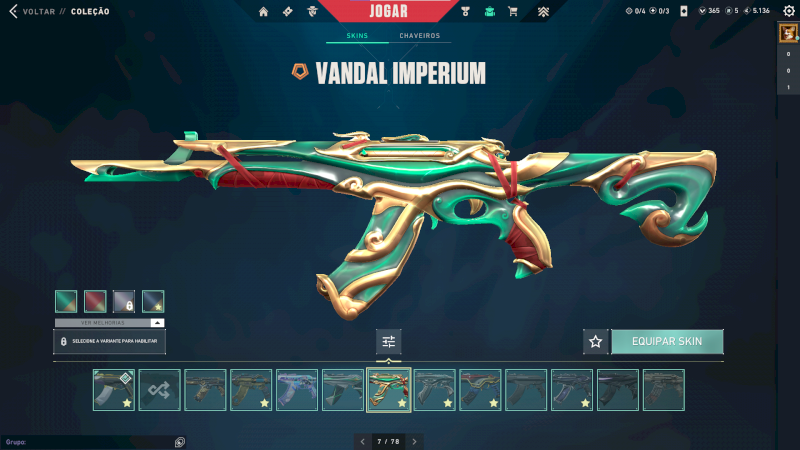Choose the red color variant swatch
This screenshot has height=450, width=800.
tap(95, 301)
